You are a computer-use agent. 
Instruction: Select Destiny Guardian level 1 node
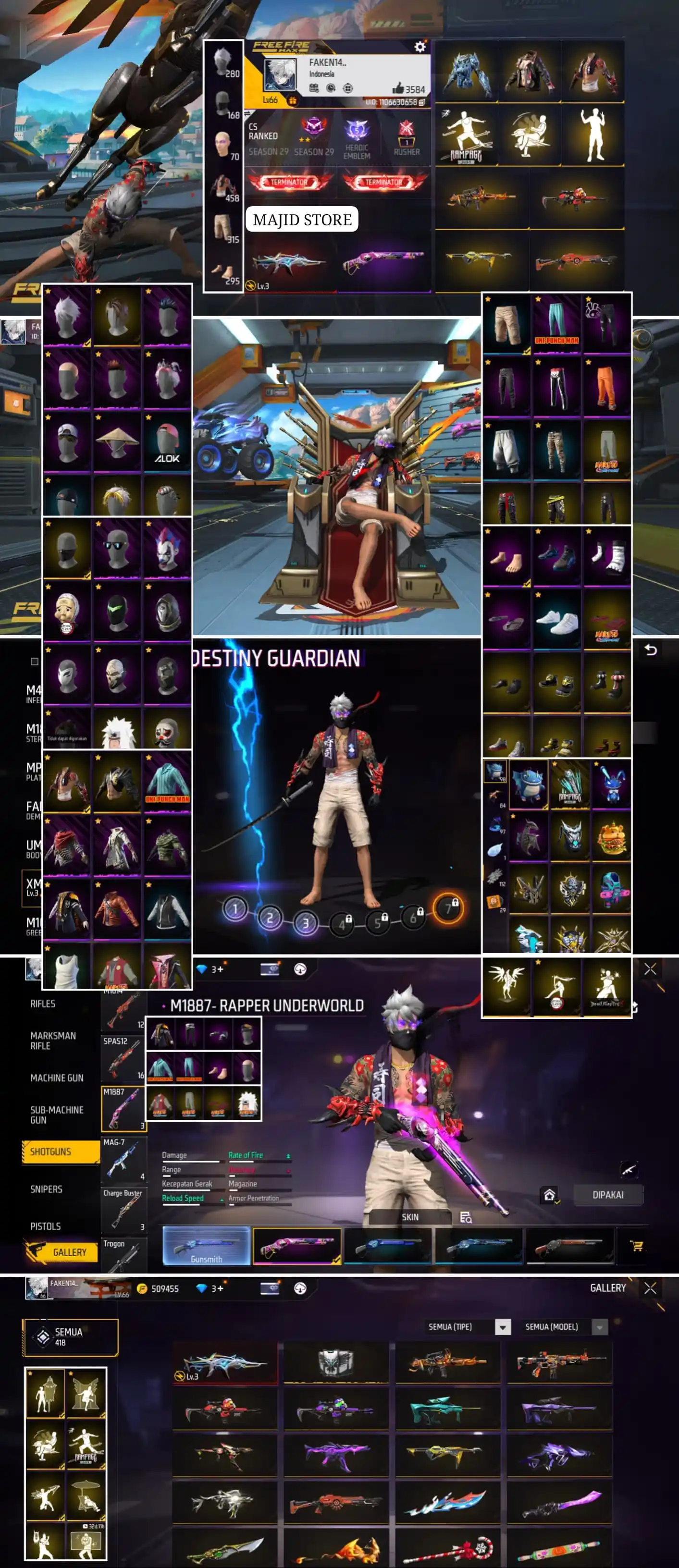tap(235, 909)
